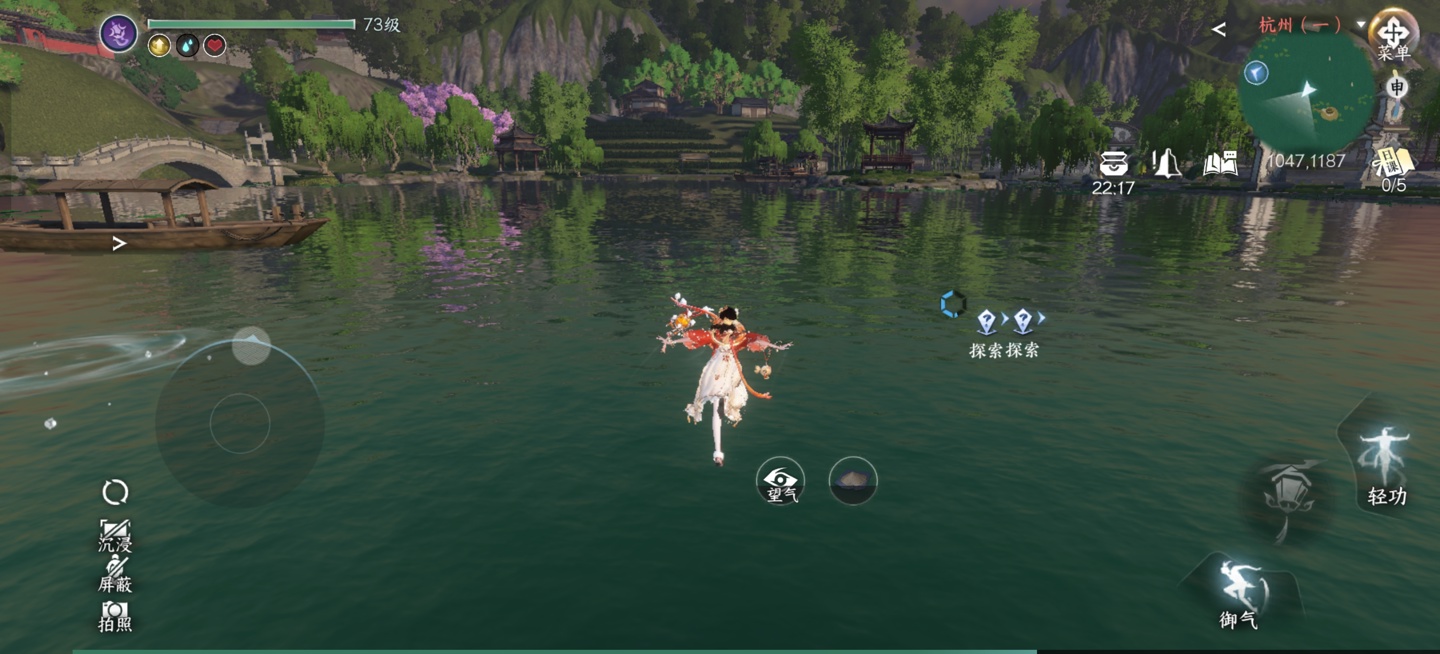
Task: Expand the 杭州 area dropdown arrow
Action: [x=1361, y=24]
